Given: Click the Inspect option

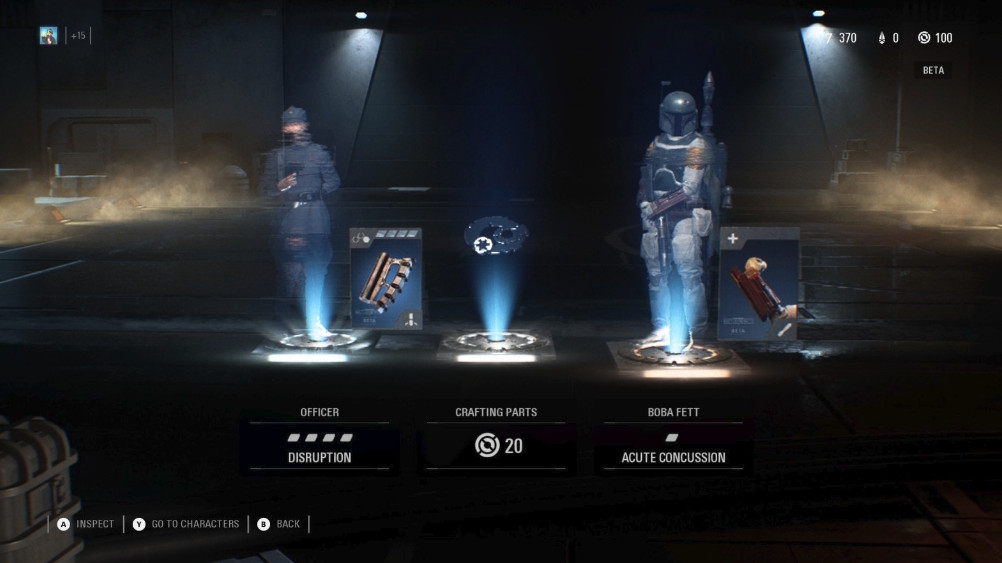Looking at the screenshot, I should pyautogui.click(x=86, y=524).
